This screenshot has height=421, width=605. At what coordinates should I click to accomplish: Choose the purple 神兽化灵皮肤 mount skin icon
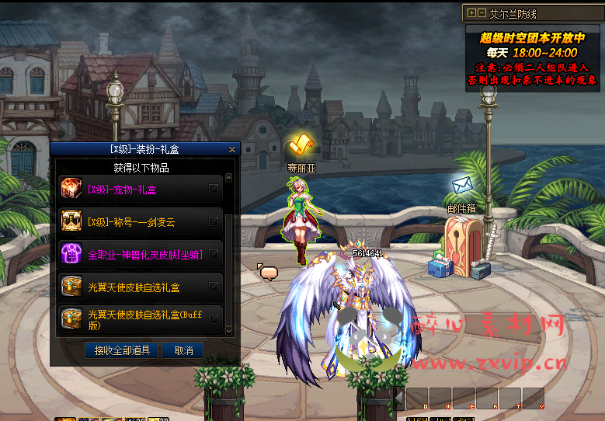coord(72,254)
